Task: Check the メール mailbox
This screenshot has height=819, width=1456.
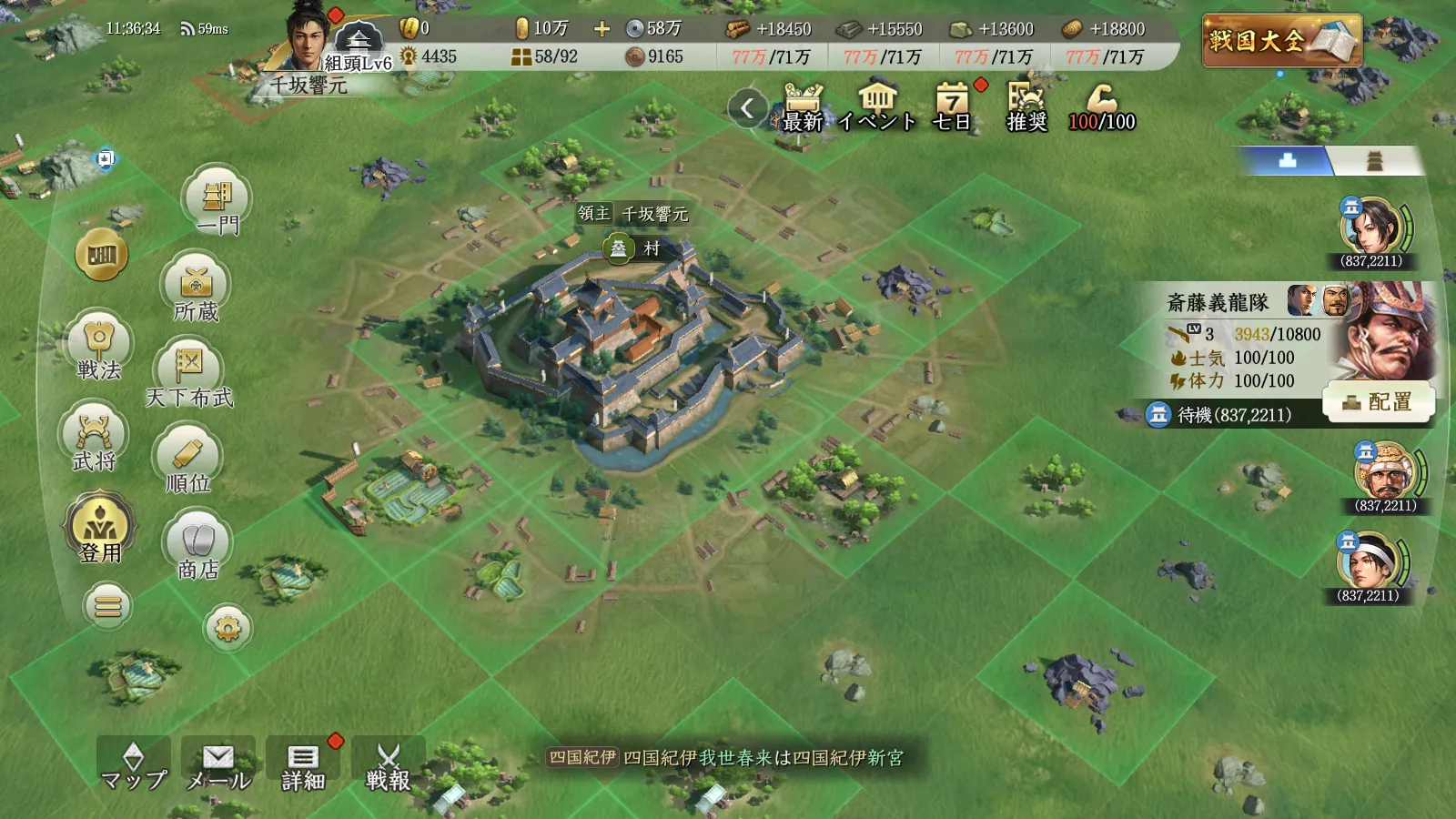Action: (x=218, y=766)
